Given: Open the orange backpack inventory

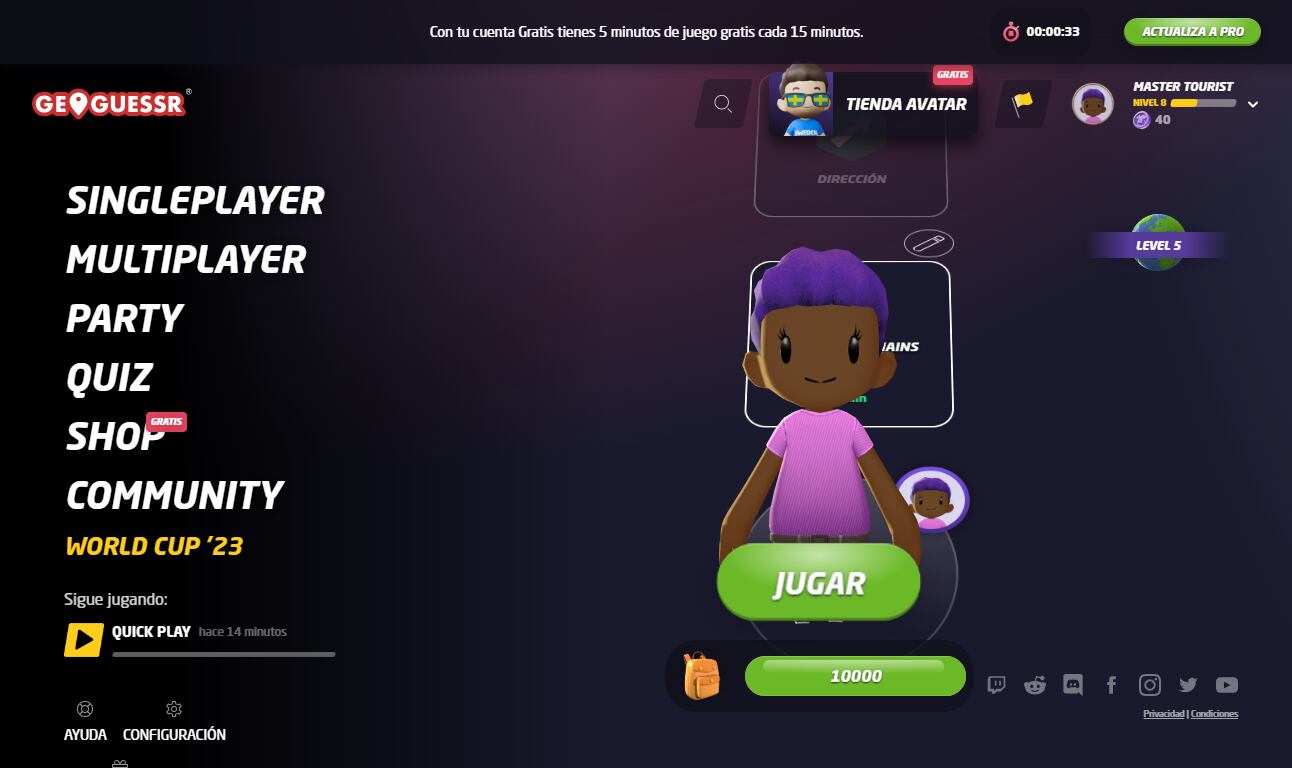Looking at the screenshot, I should 701,676.
